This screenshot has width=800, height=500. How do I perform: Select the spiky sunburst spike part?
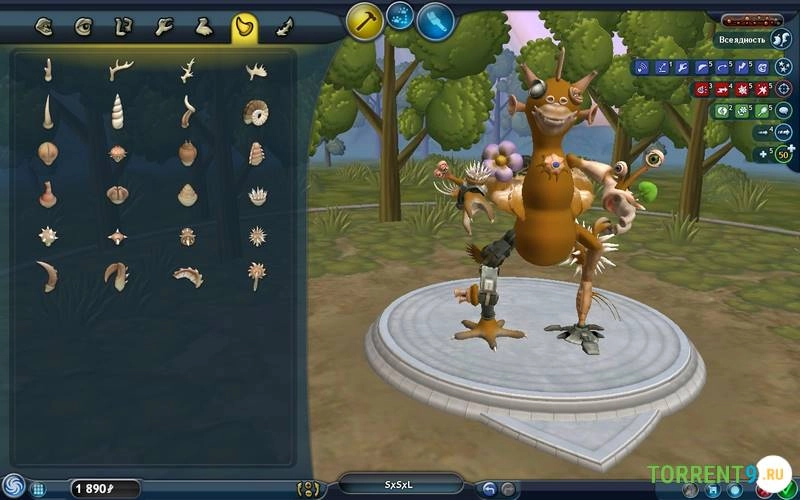tap(257, 236)
